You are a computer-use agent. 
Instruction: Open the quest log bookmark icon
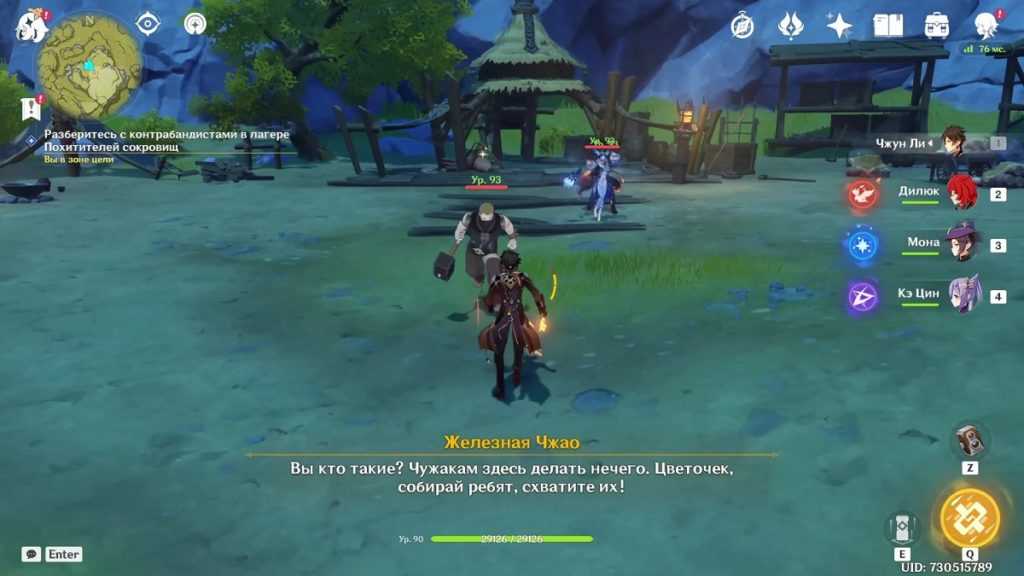(31, 108)
